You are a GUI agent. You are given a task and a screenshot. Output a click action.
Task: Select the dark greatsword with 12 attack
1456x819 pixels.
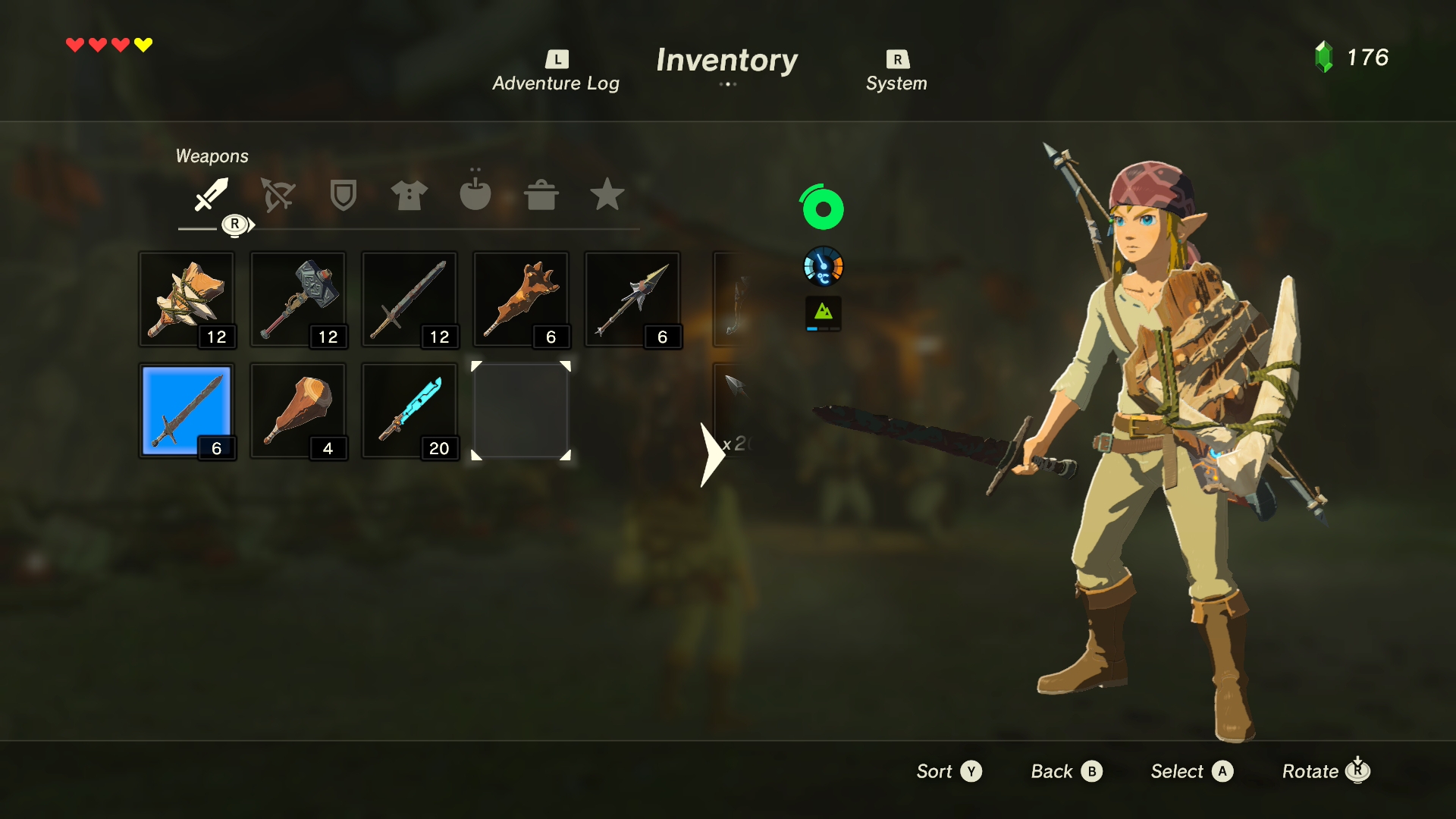[409, 300]
